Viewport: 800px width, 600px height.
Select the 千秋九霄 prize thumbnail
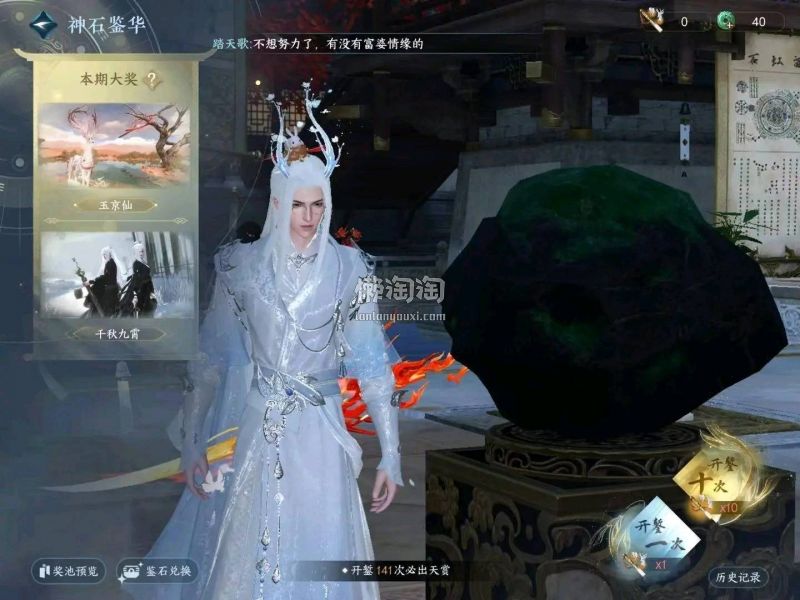[x=113, y=275]
